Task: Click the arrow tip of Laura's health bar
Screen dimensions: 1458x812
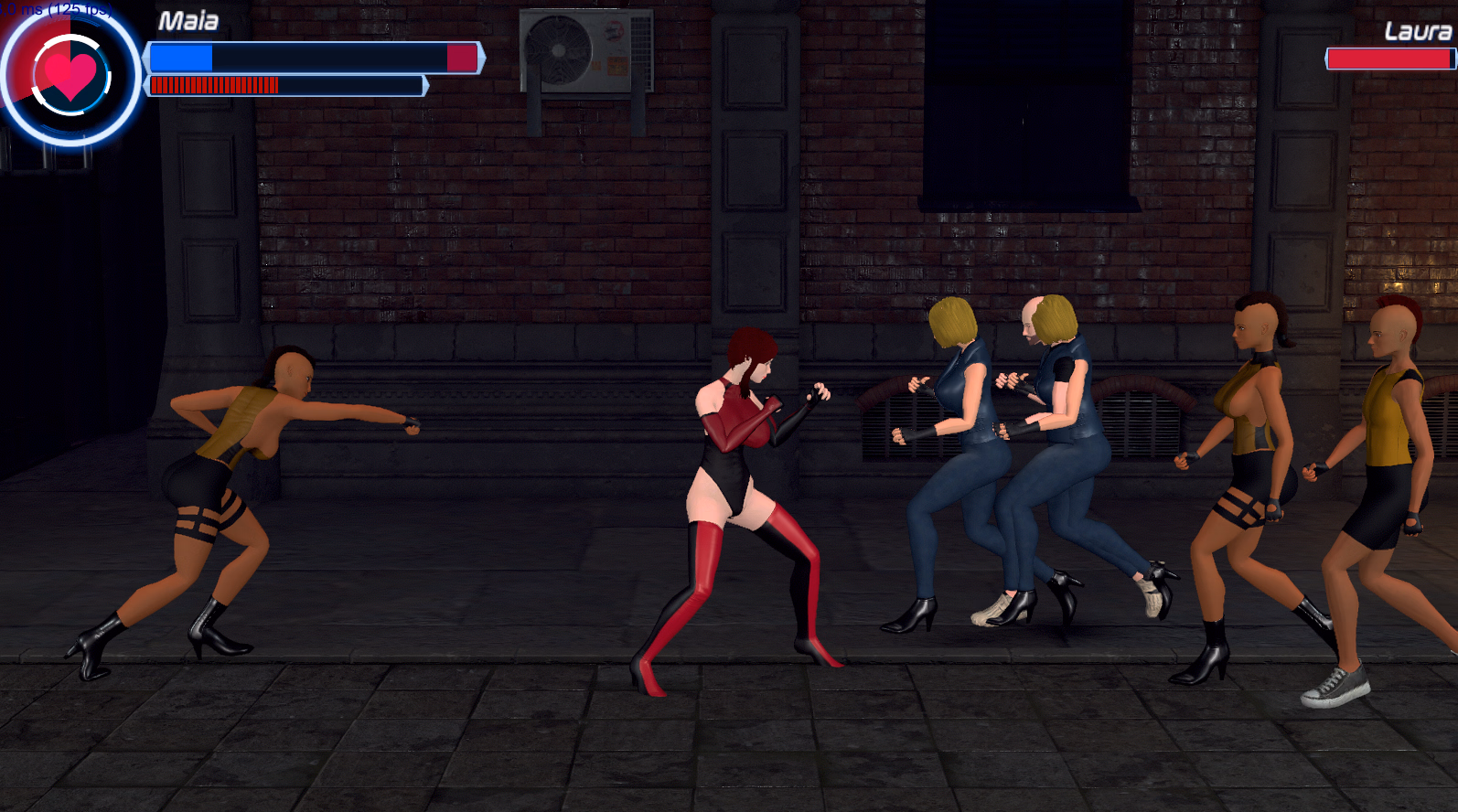Action: [1326, 59]
